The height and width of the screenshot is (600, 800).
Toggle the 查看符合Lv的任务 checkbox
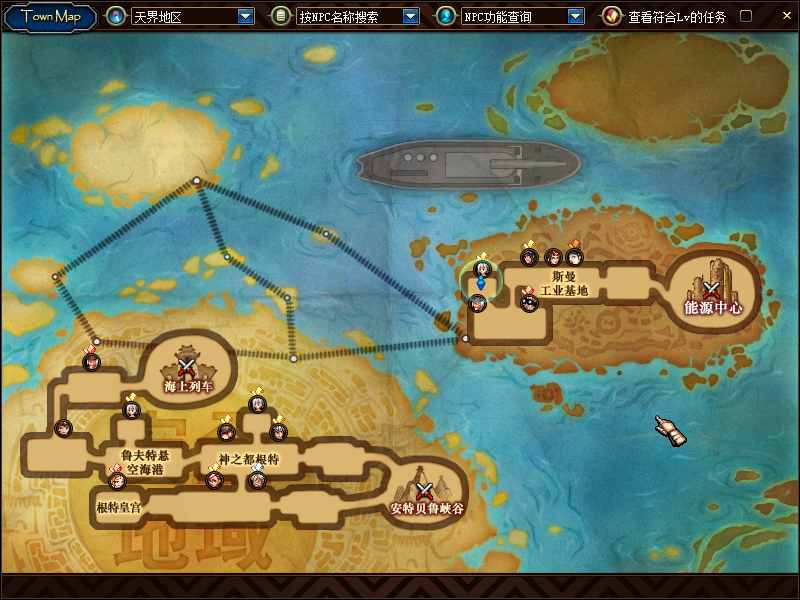pos(745,16)
